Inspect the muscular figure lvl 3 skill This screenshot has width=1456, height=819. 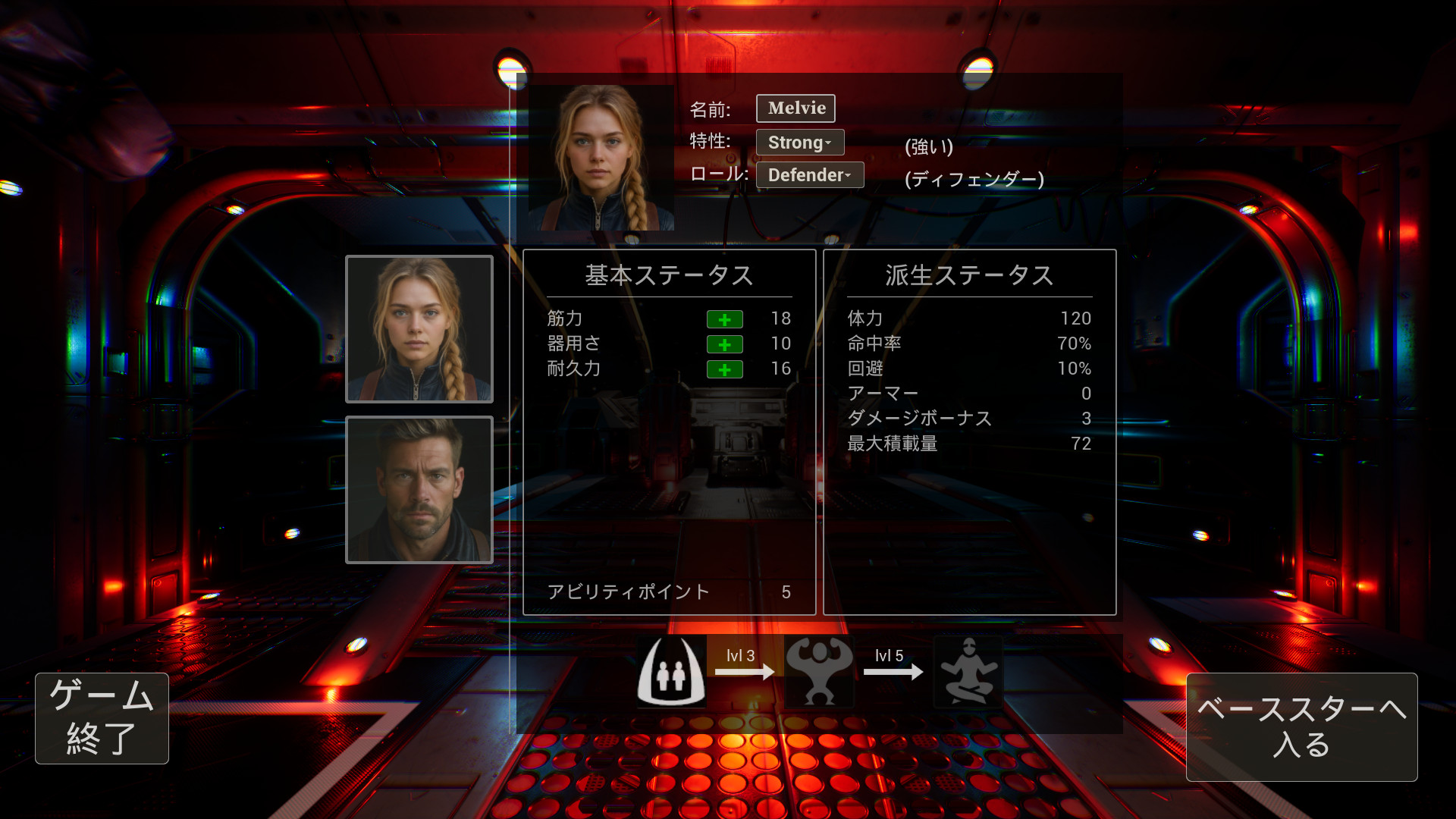[x=819, y=672]
